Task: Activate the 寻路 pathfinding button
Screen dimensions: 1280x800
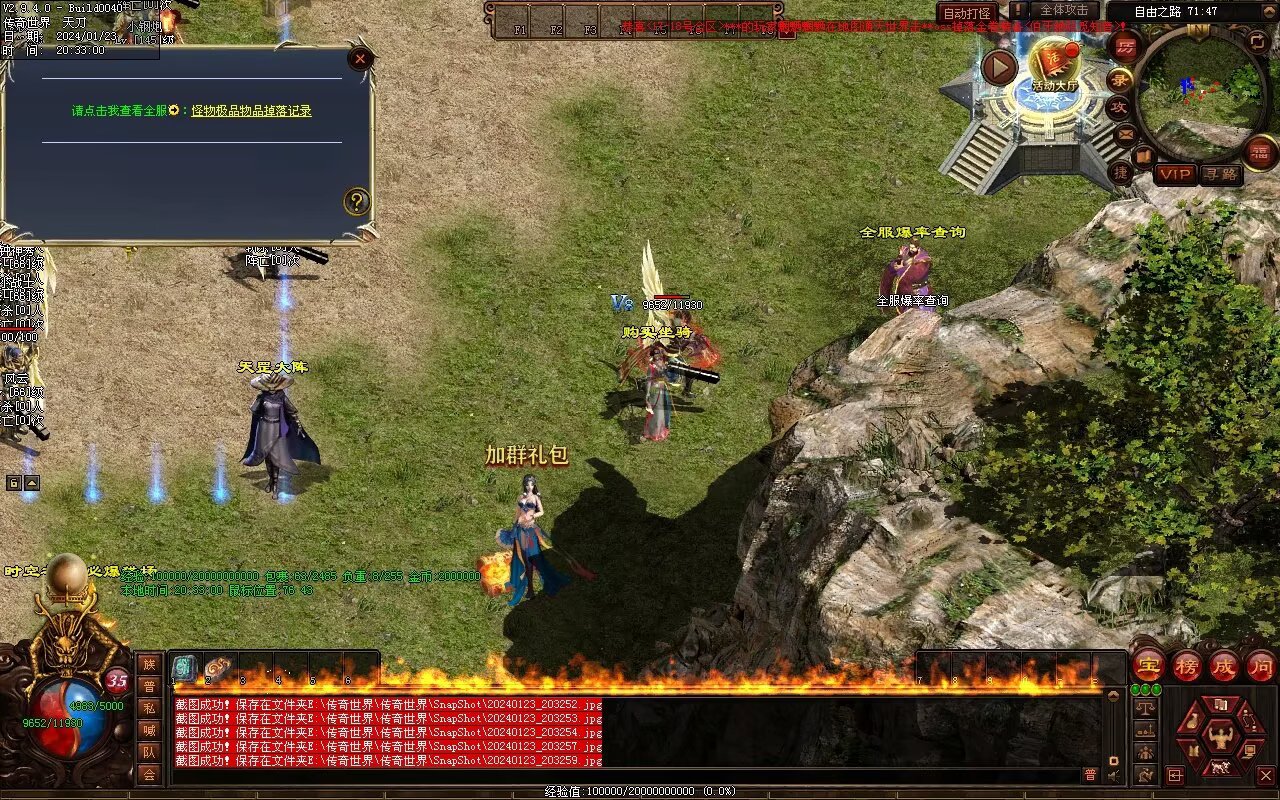Action: point(1220,174)
